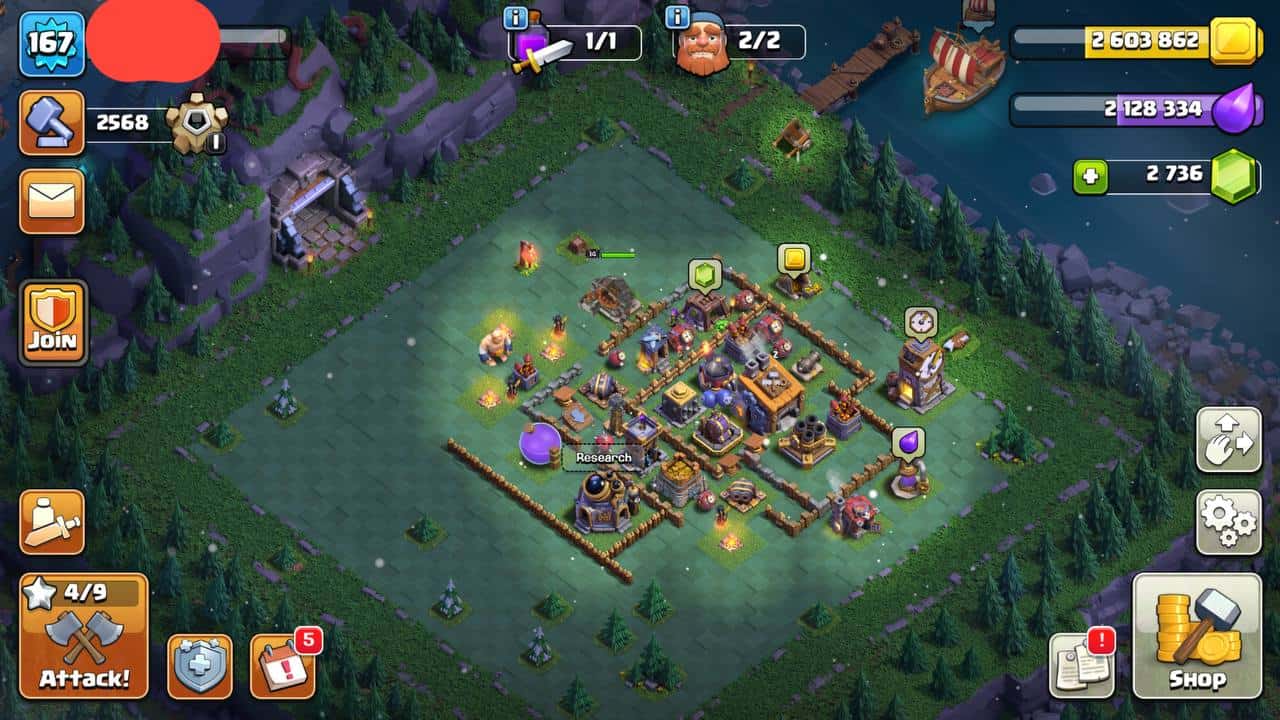
Task: Open the mail inbox envelope
Action: 51,201
